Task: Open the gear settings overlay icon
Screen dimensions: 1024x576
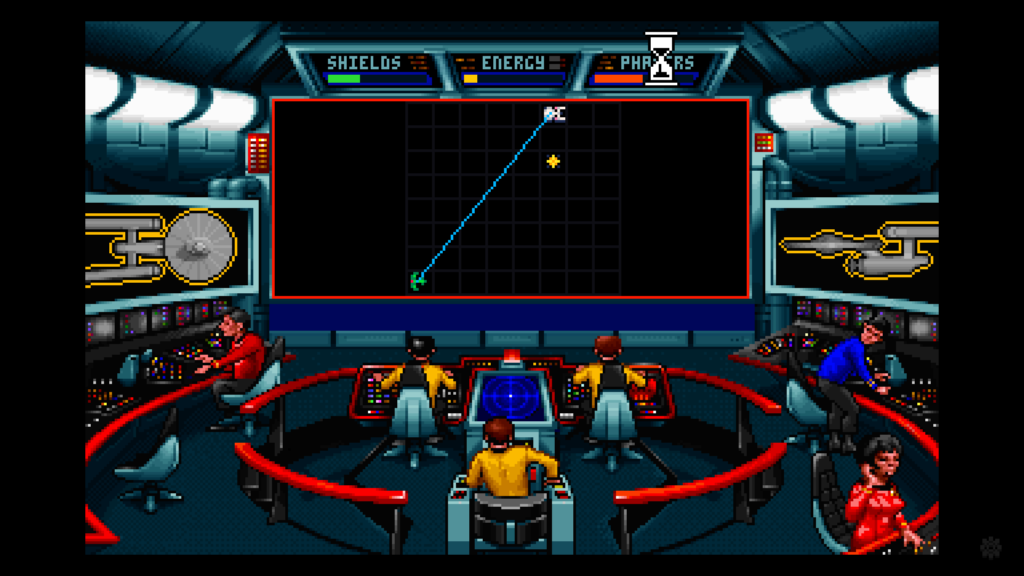Action: [991, 547]
